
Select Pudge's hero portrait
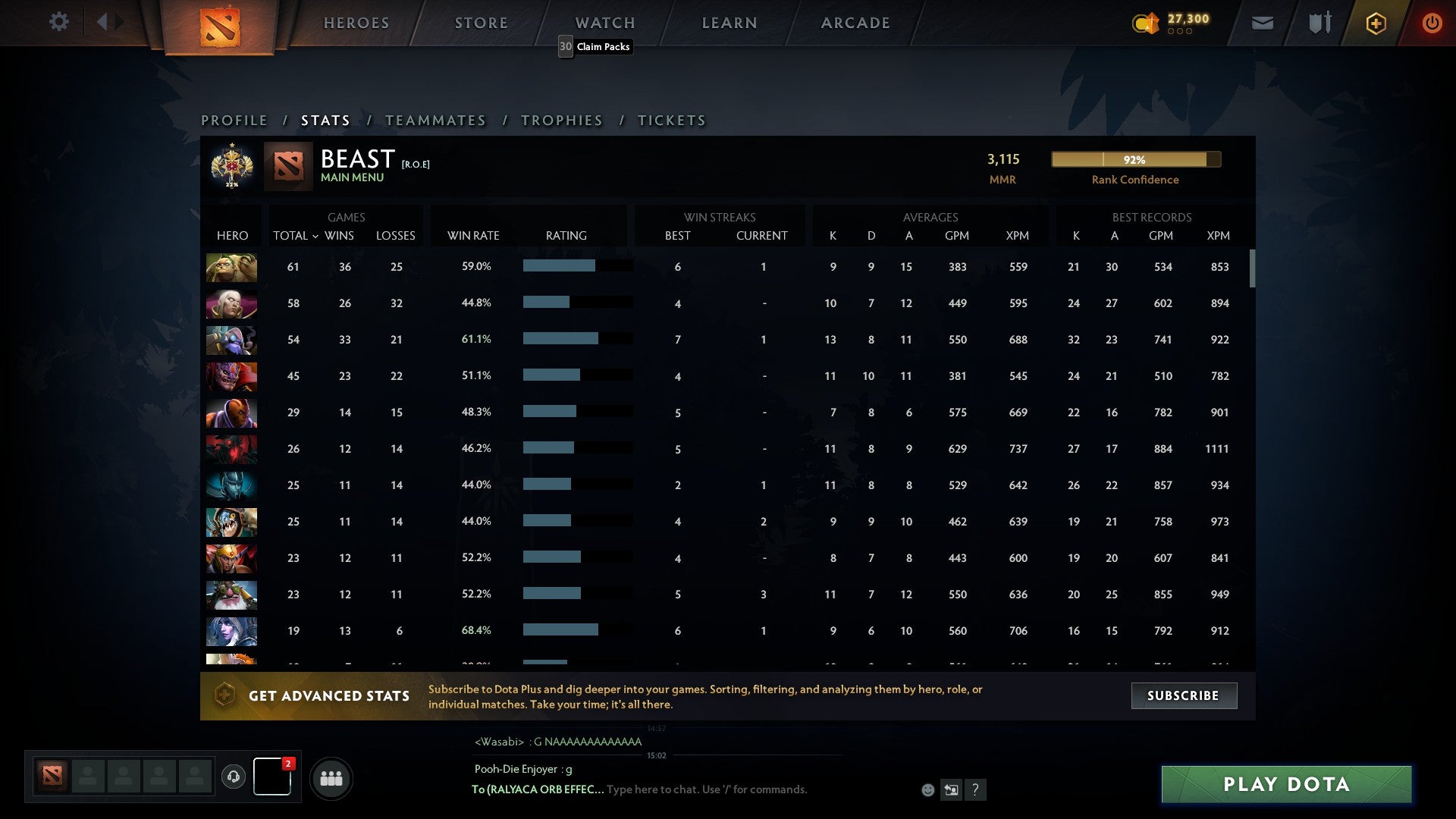(231, 267)
